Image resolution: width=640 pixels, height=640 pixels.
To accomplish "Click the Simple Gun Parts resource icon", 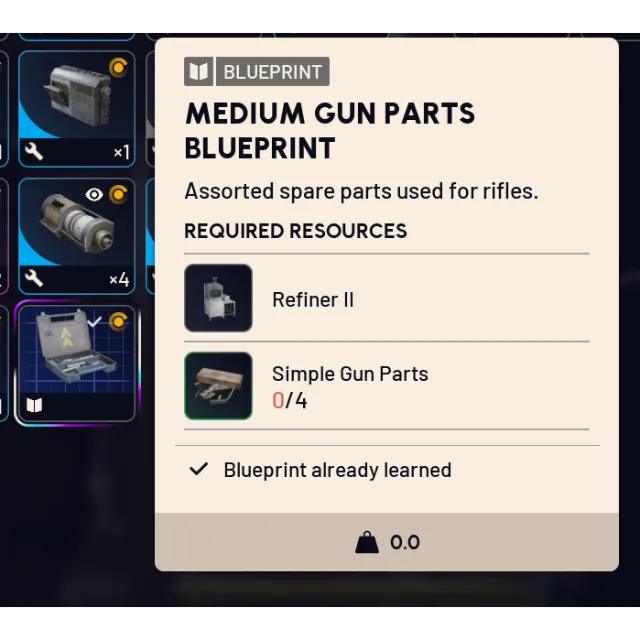I will [x=218, y=386].
